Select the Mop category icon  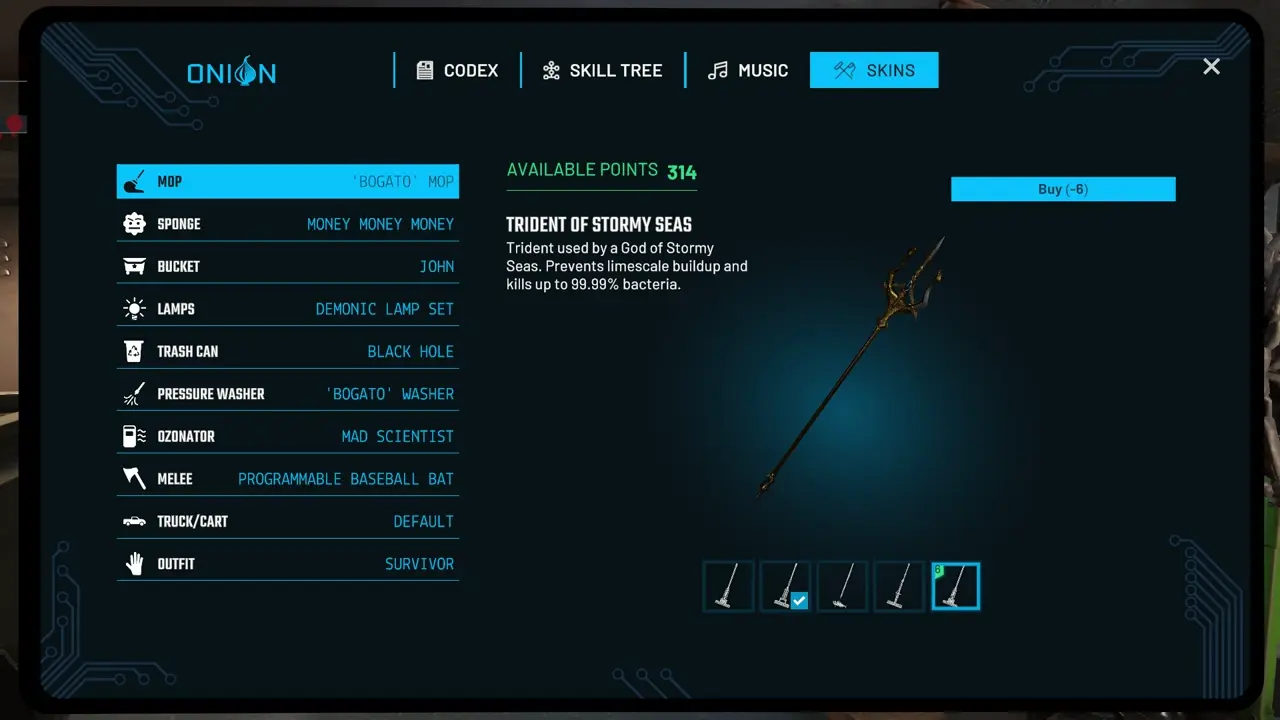click(134, 181)
